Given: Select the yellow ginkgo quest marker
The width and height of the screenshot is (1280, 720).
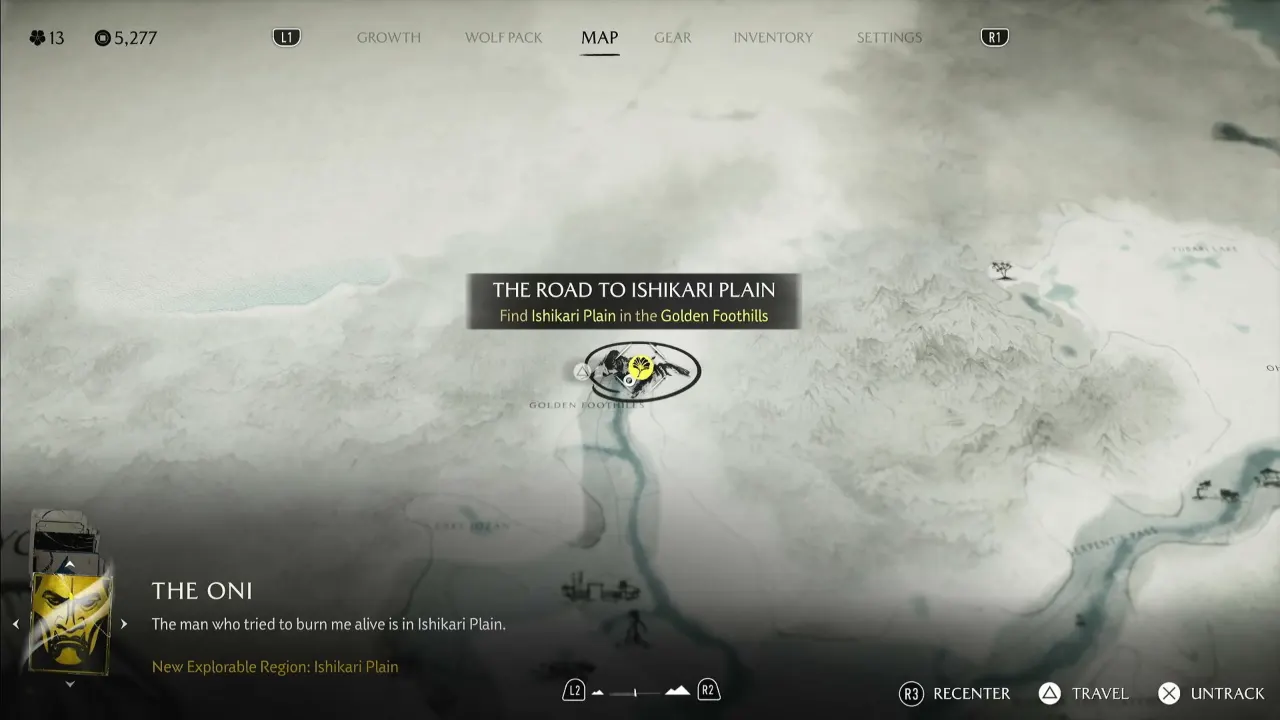Looking at the screenshot, I should click(643, 367).
